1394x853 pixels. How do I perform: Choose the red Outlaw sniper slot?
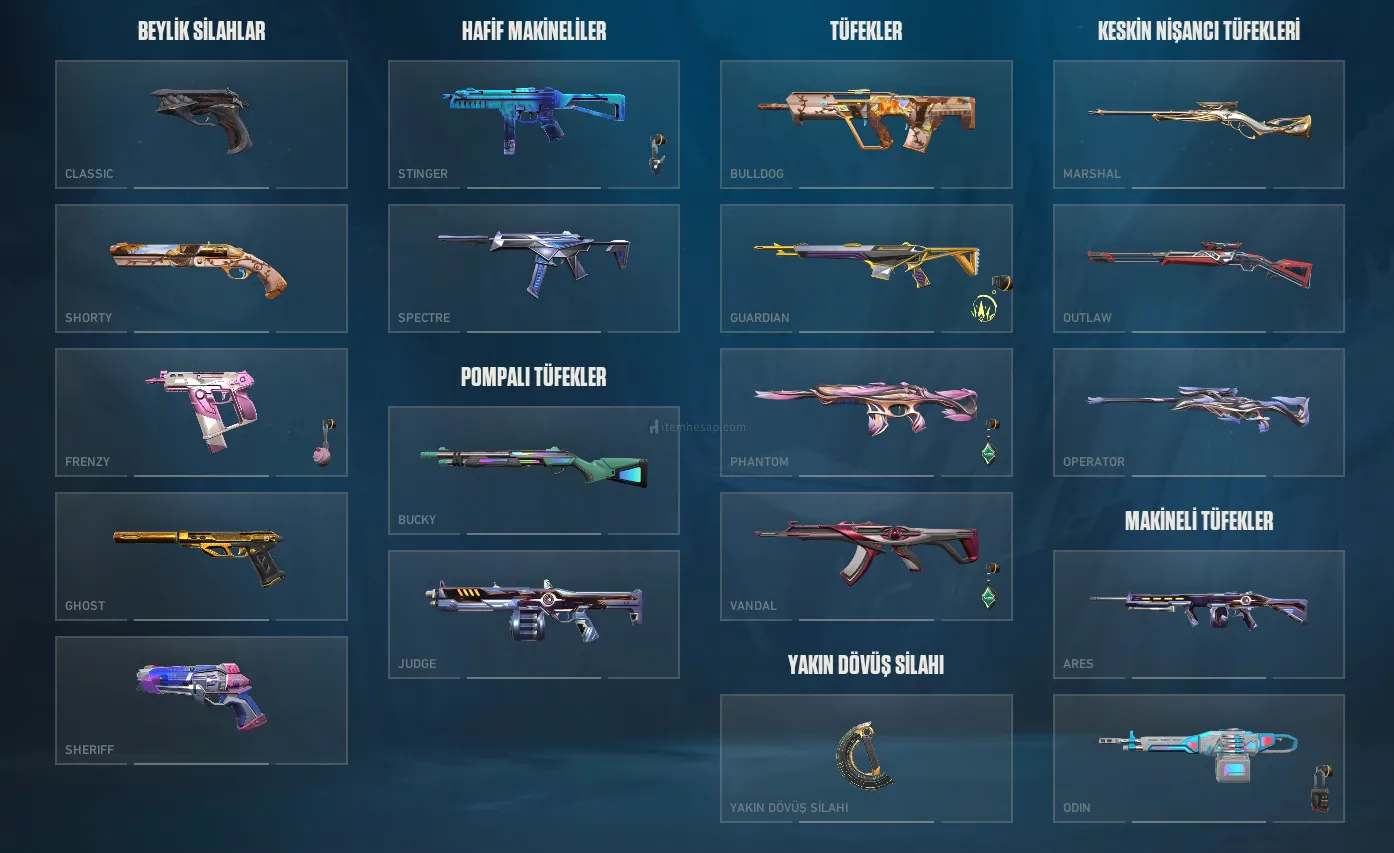[1198, 268]
